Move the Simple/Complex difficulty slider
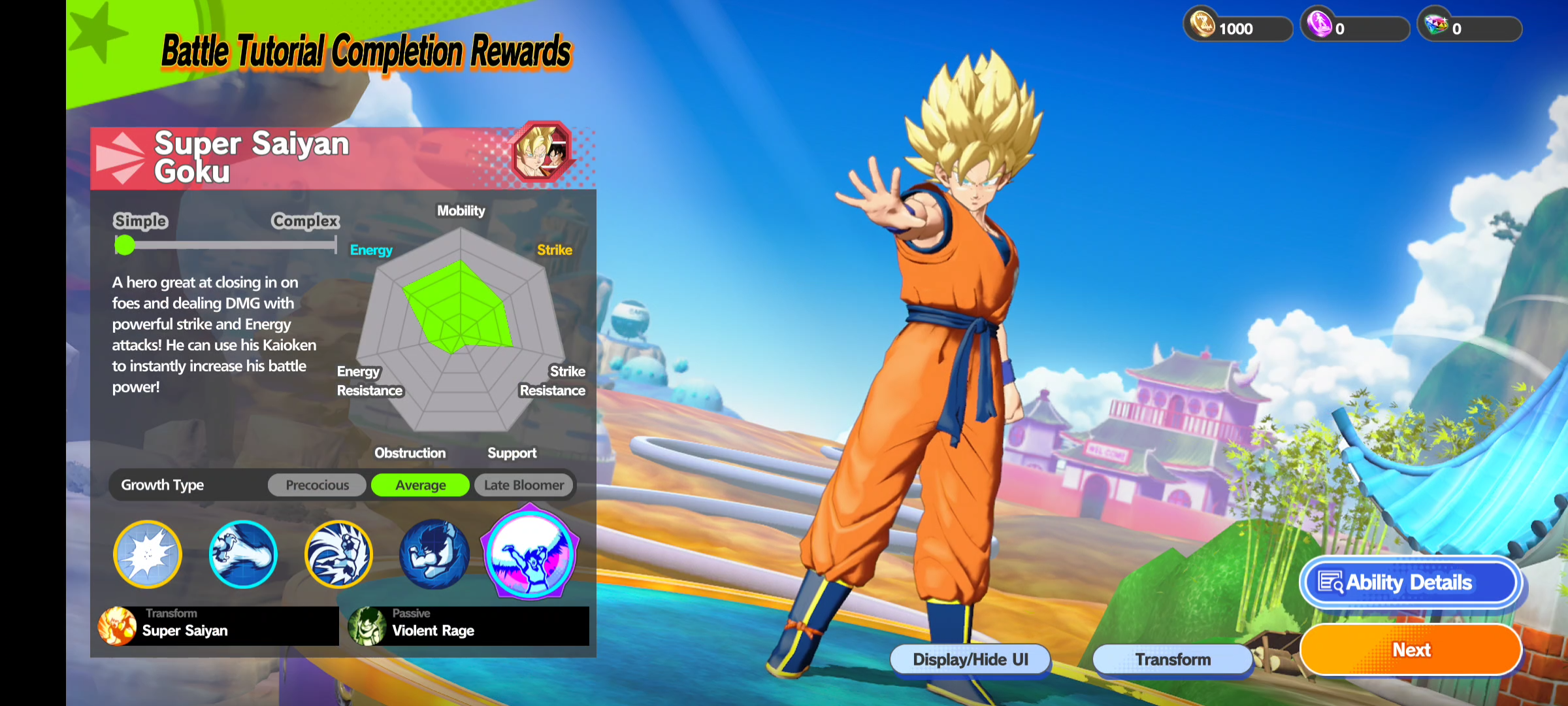 pyautogui.click(x=124, y=245)
